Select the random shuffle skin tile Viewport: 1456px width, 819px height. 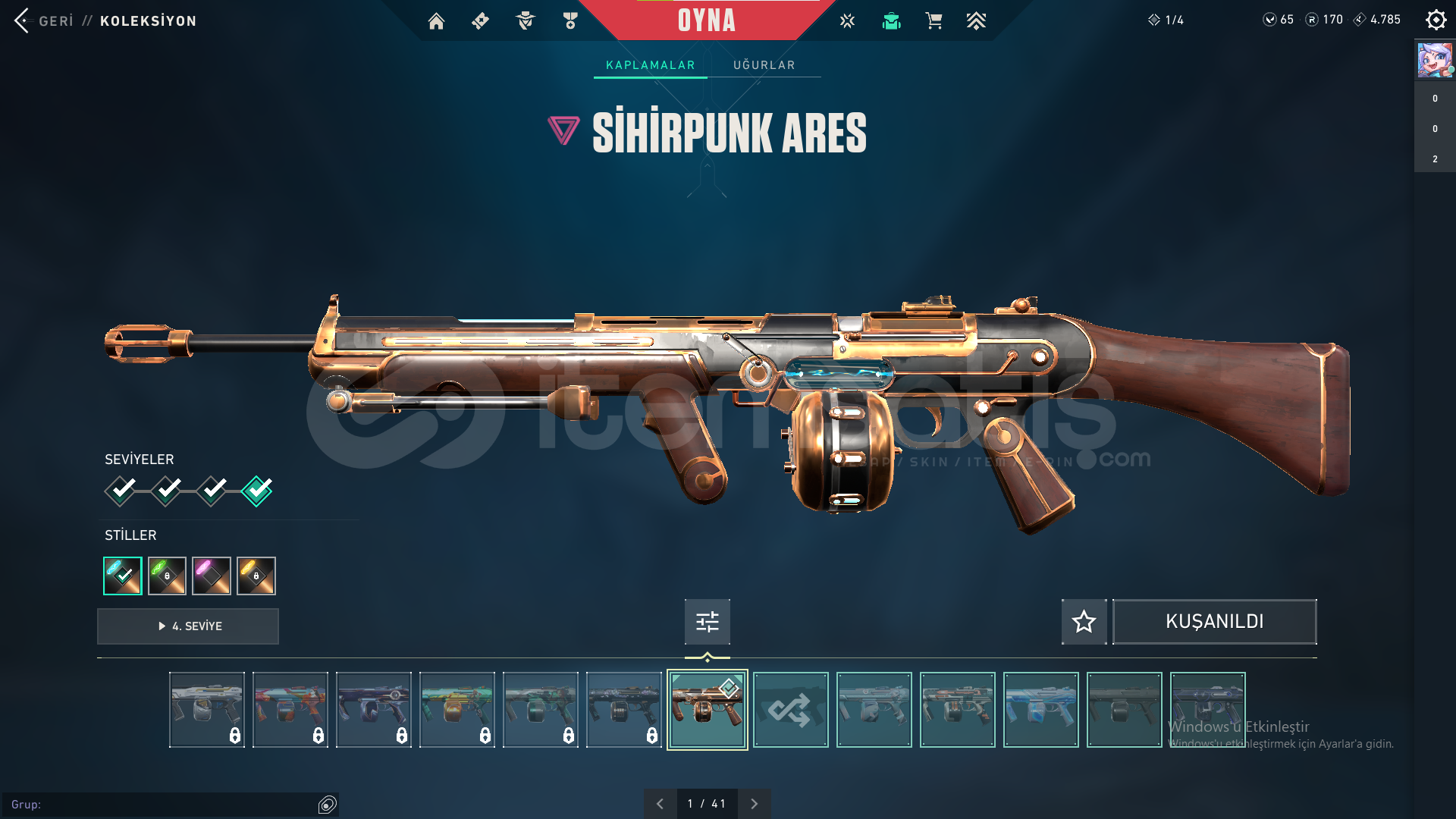(x=790, y=710)
